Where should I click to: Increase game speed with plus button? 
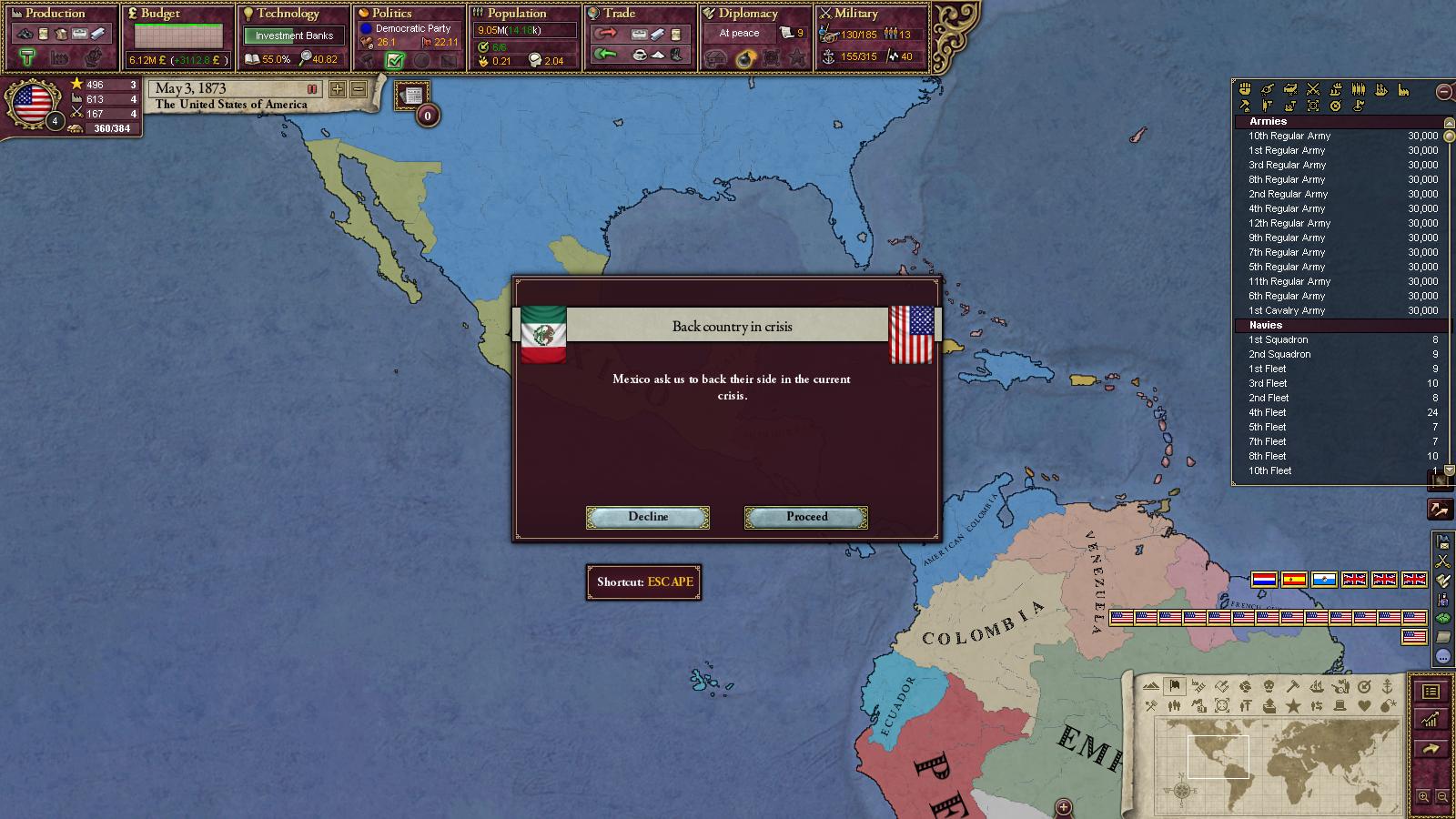point(338,89)
